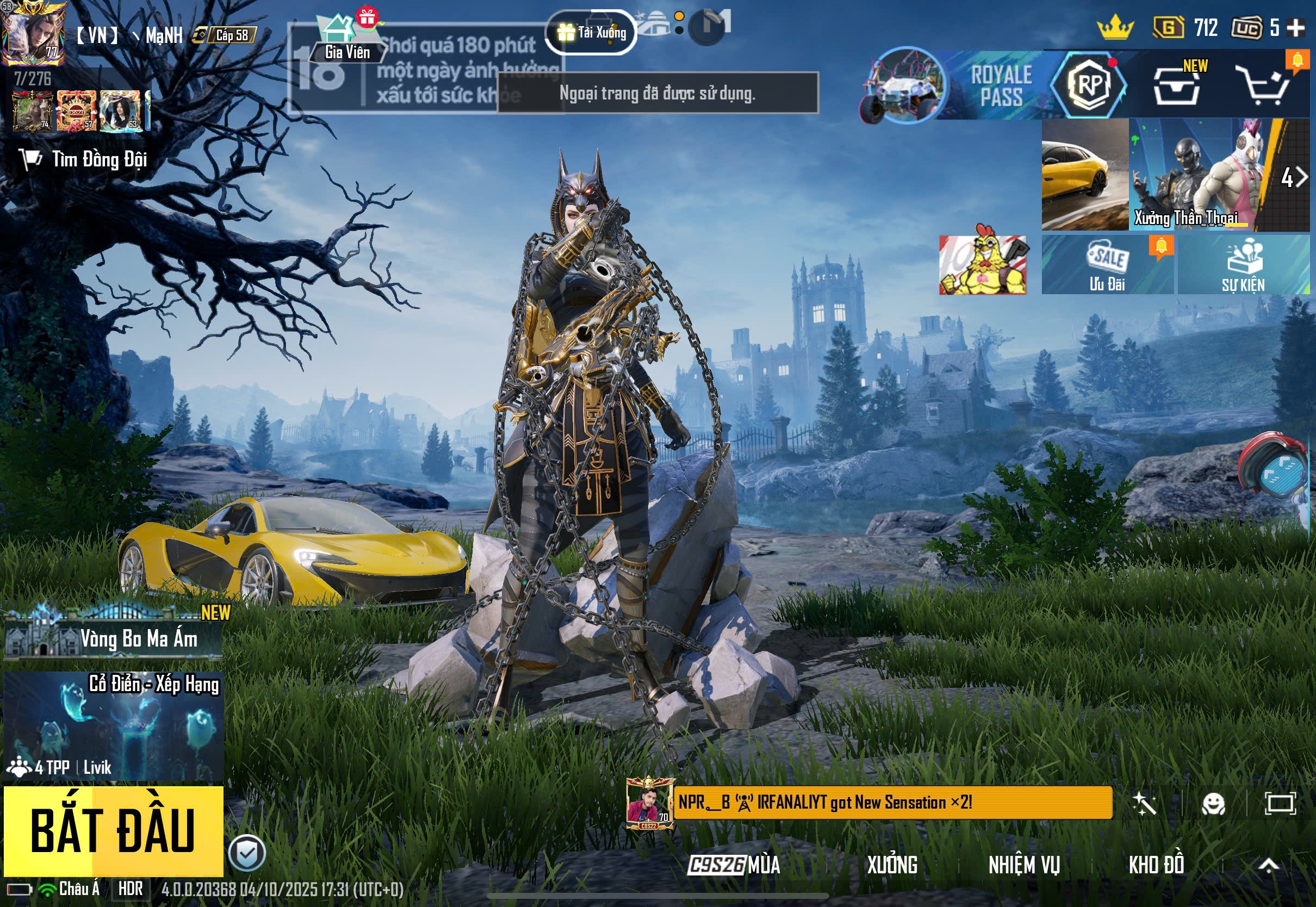Expand the bottom menu up arrow
The width and height of the screenshot is (1316, 907).
point(1268,865)
